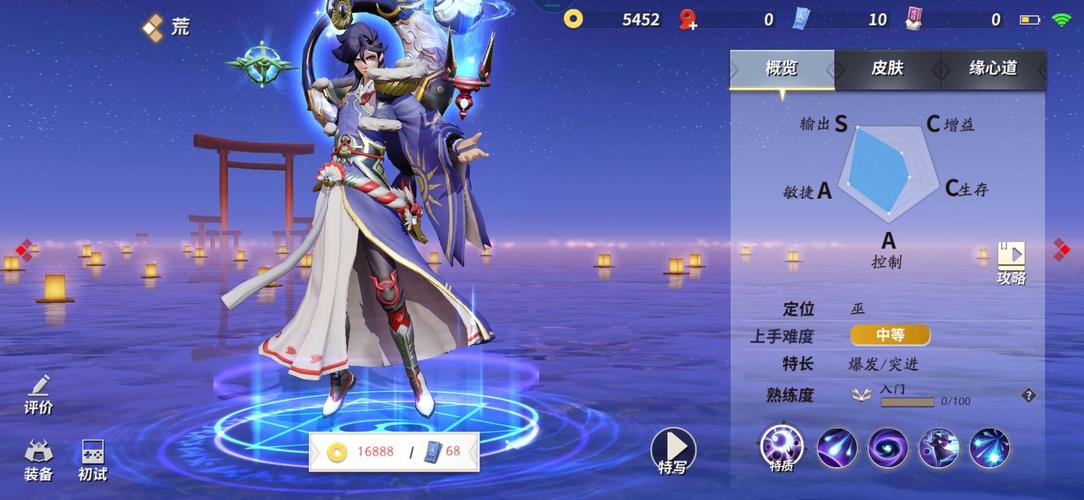View the blue starburst ultimate skill icon

tap(990, 447)
